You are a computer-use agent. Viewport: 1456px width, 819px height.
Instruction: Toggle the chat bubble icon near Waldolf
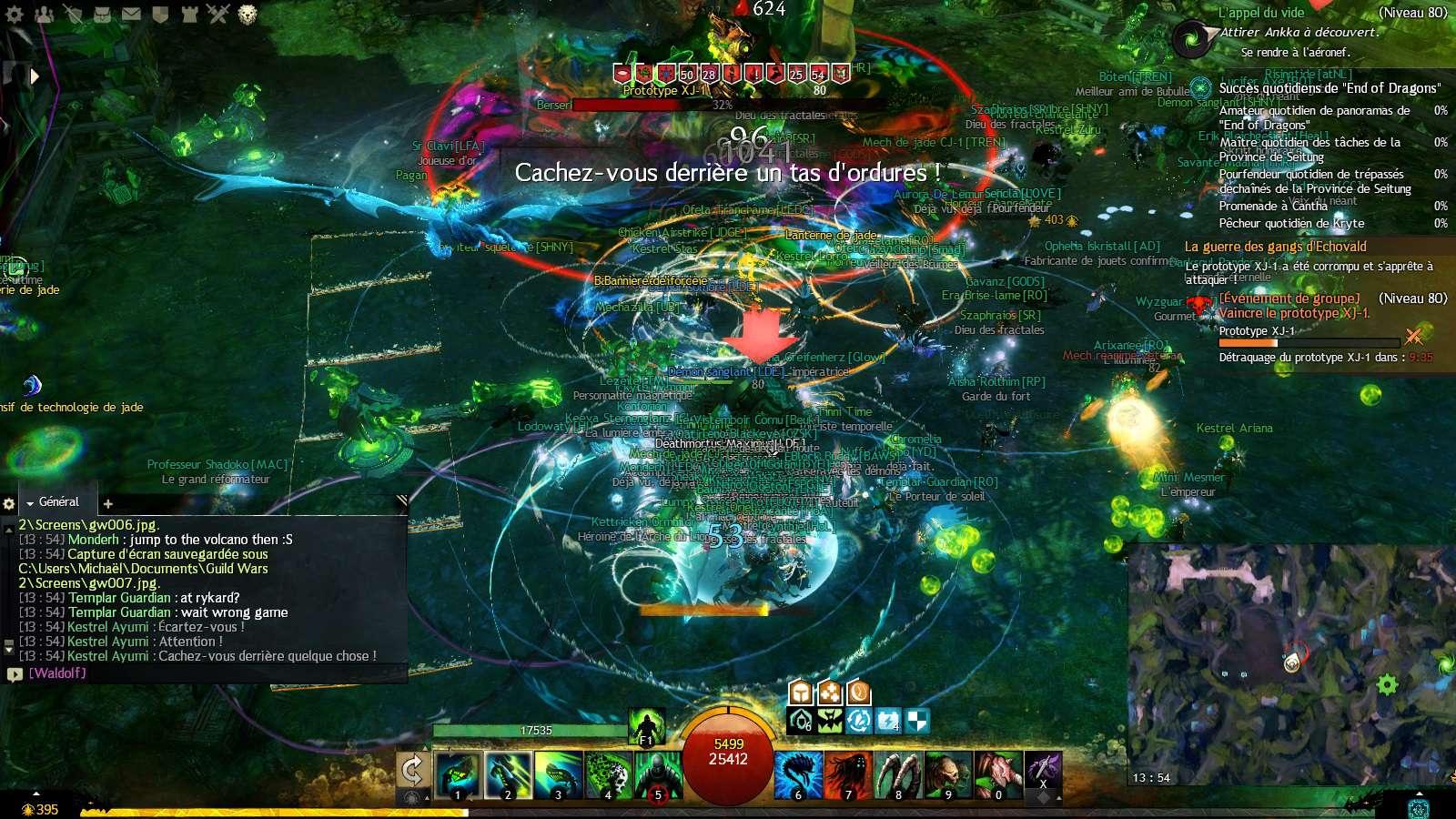pos(14,675)
